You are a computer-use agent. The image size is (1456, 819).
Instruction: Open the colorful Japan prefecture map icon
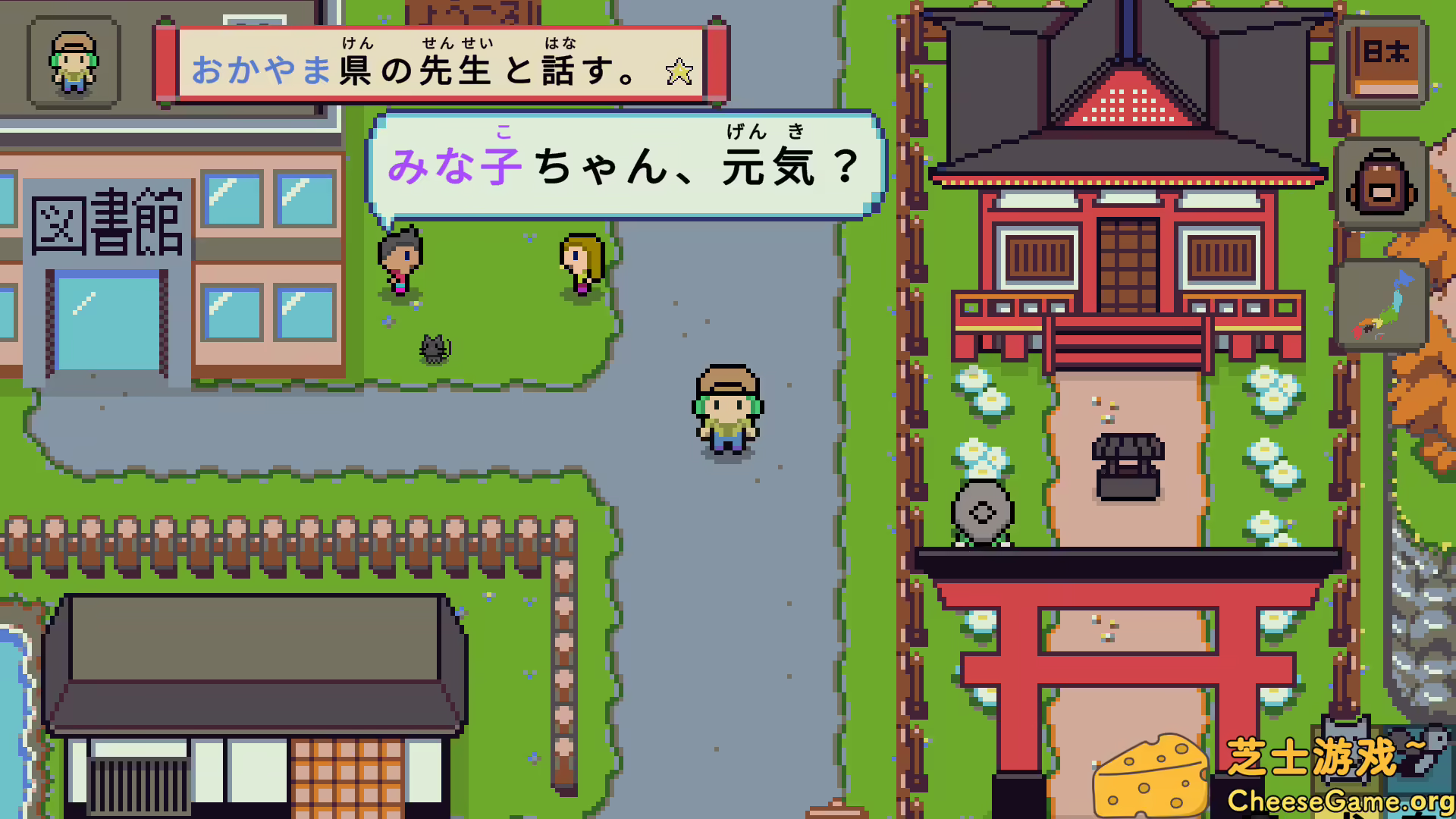1385,303
